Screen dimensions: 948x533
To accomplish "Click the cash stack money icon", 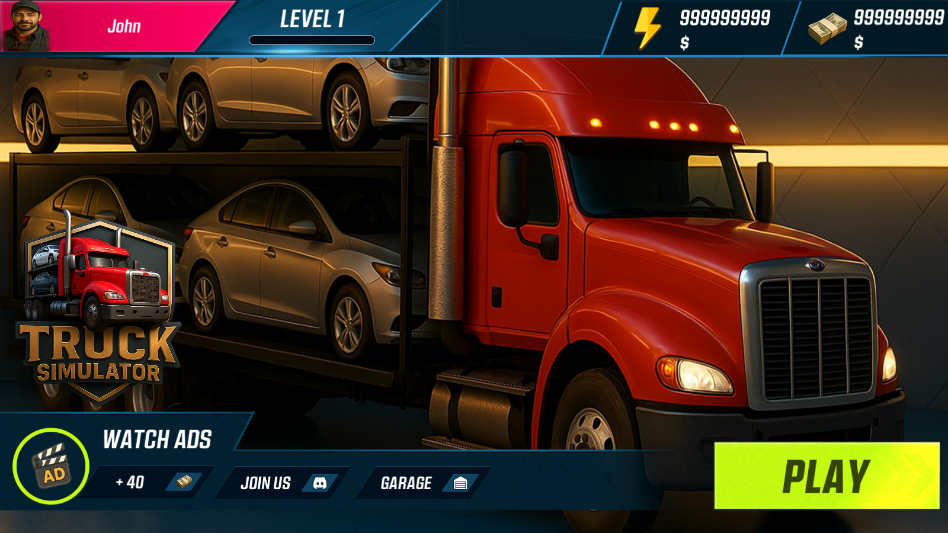I will coord(827,28).
